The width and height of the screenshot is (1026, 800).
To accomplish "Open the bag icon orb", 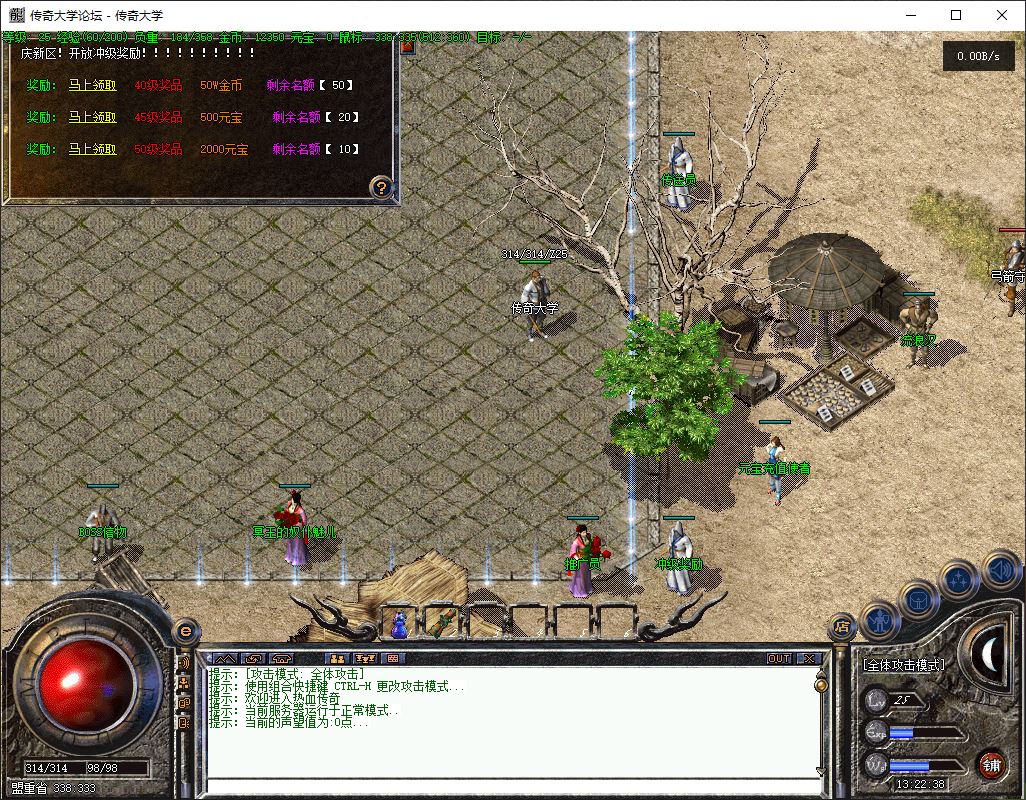I will pos(918,599).
